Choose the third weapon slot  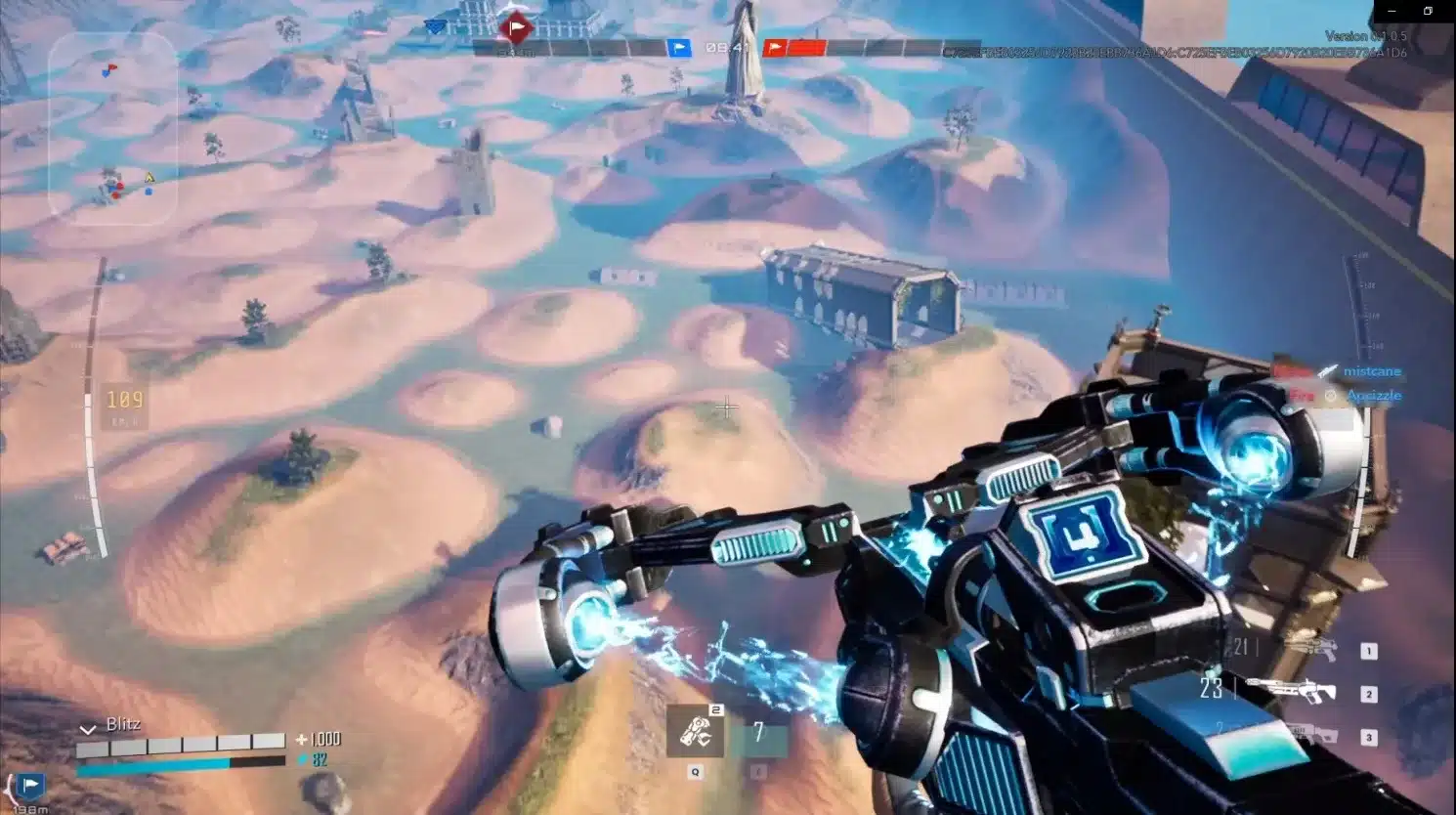[x=1368, y=737]
